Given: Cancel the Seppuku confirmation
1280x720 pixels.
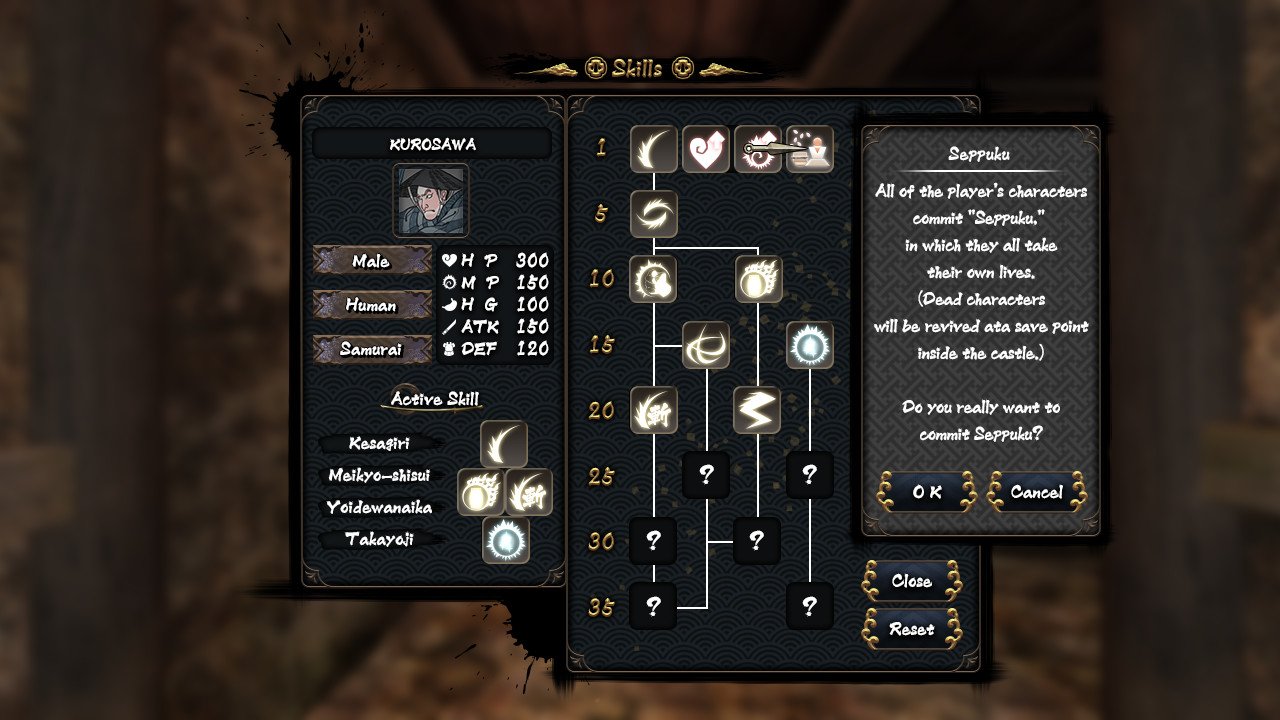Looking at the screenshot, I should (1036, 492).
